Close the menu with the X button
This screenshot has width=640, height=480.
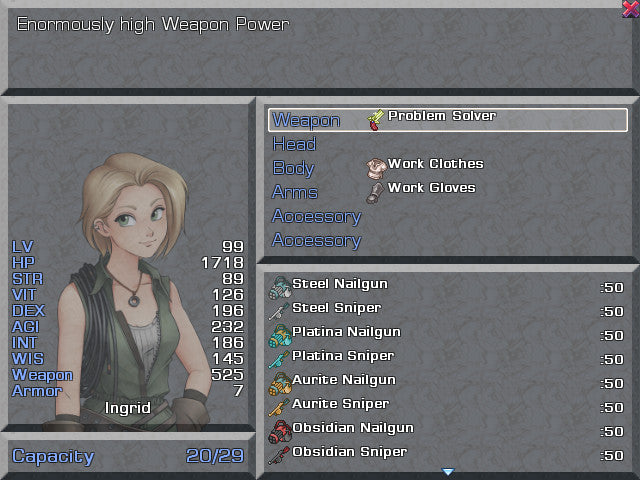630,9
